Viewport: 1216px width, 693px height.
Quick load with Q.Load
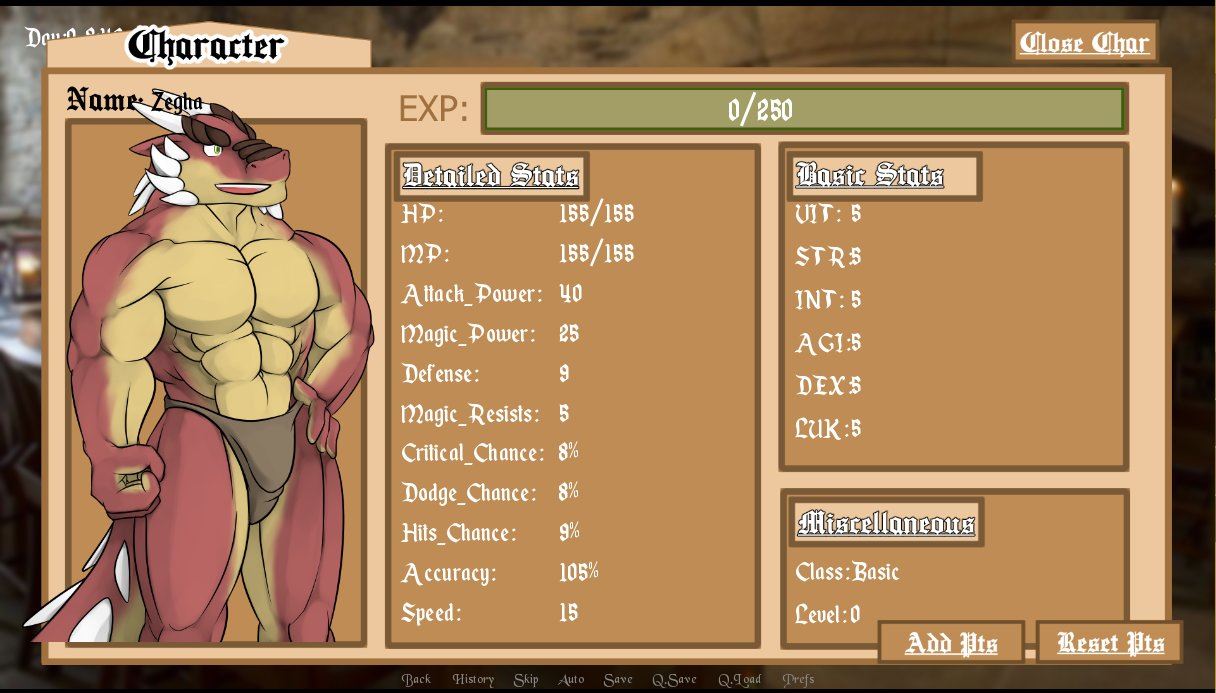pyautogui.click(x=739, y=679)
